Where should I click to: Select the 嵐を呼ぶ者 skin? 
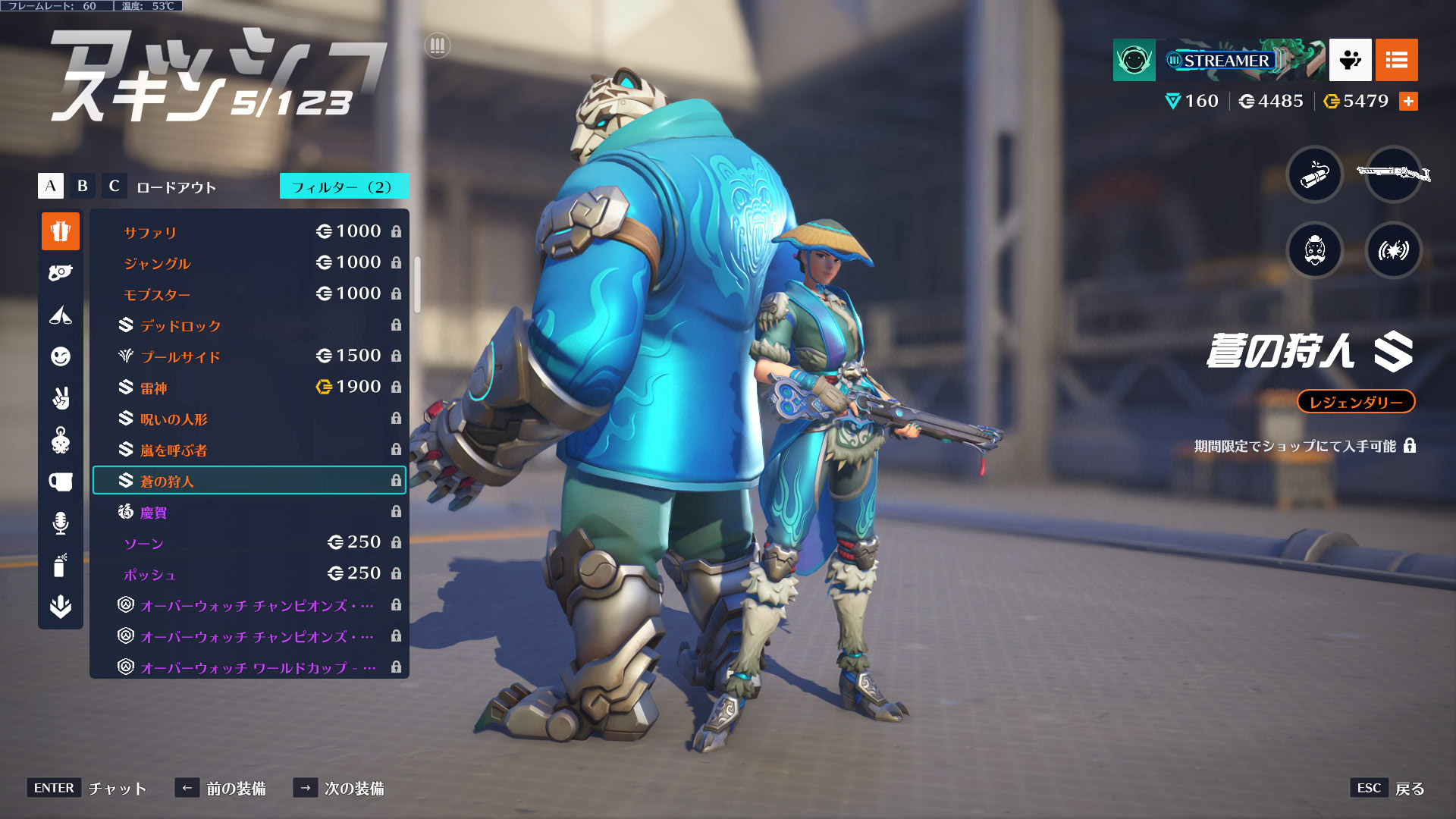pos(249,450)
